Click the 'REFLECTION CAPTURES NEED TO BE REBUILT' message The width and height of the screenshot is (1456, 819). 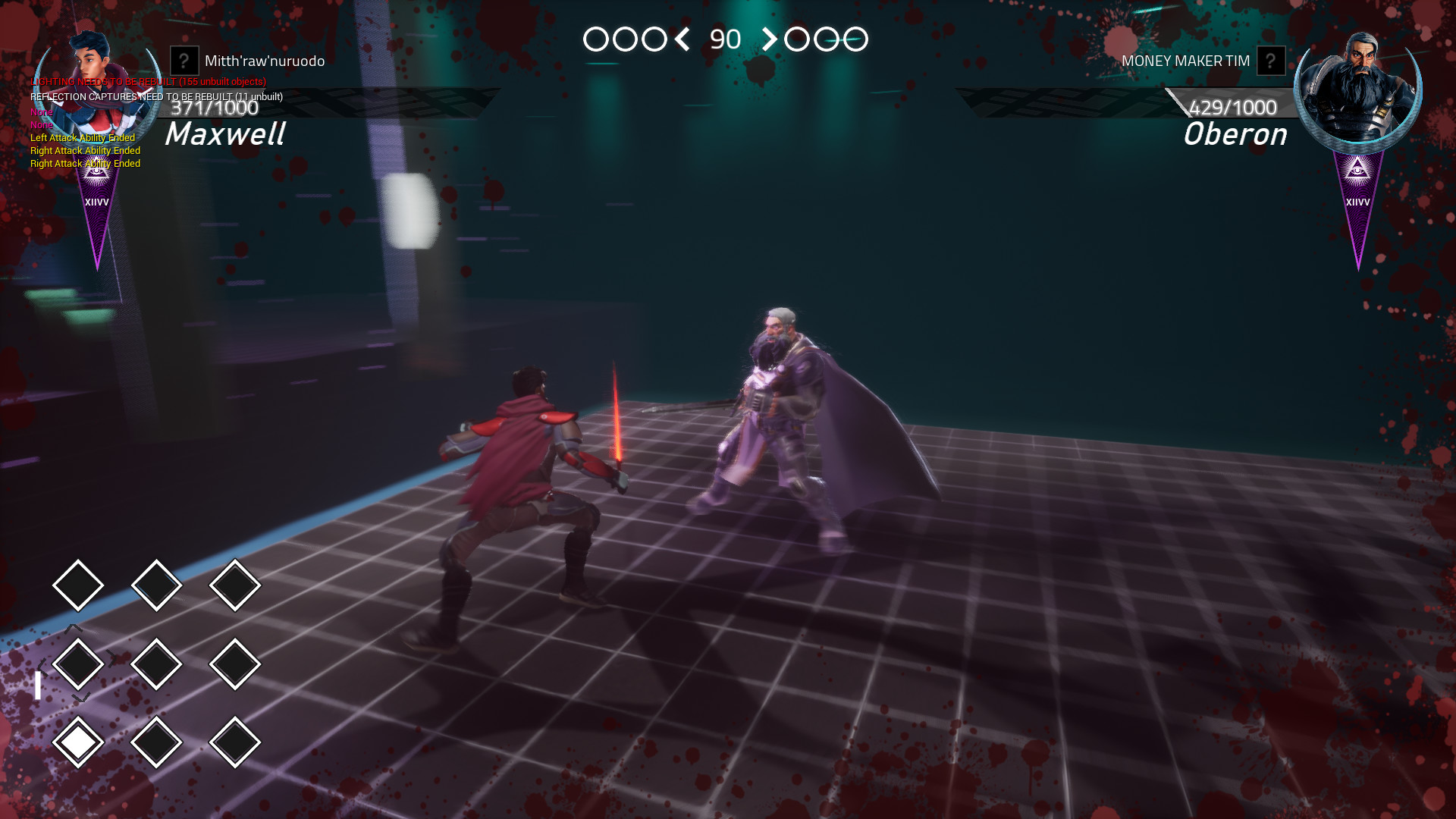tap(157, 96)
